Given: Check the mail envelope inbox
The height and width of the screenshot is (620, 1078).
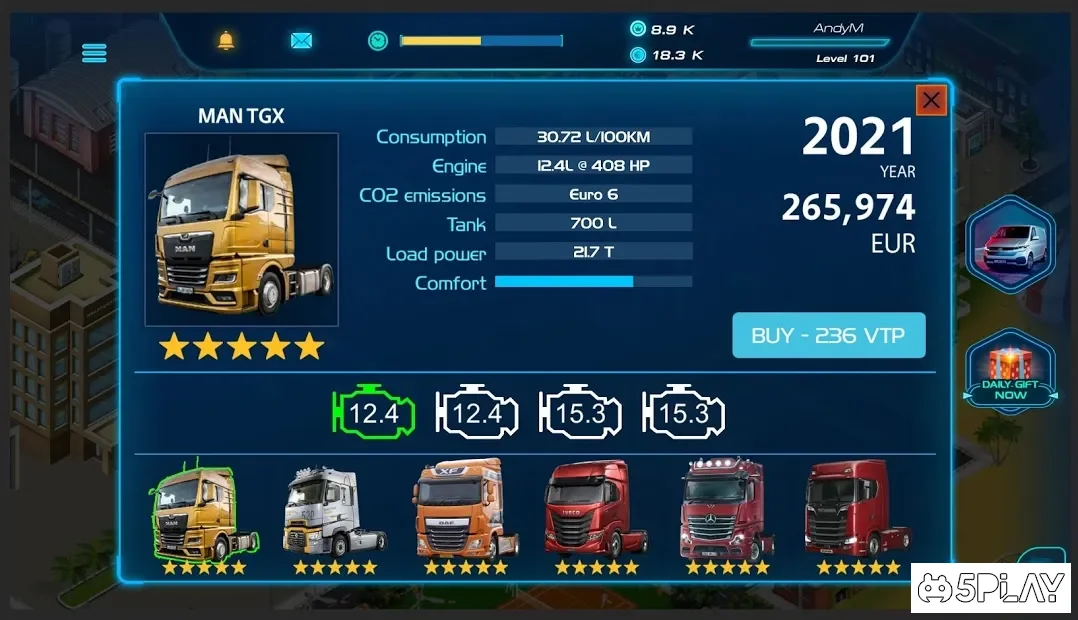Looking at the screenshot, I should point(301,41).
